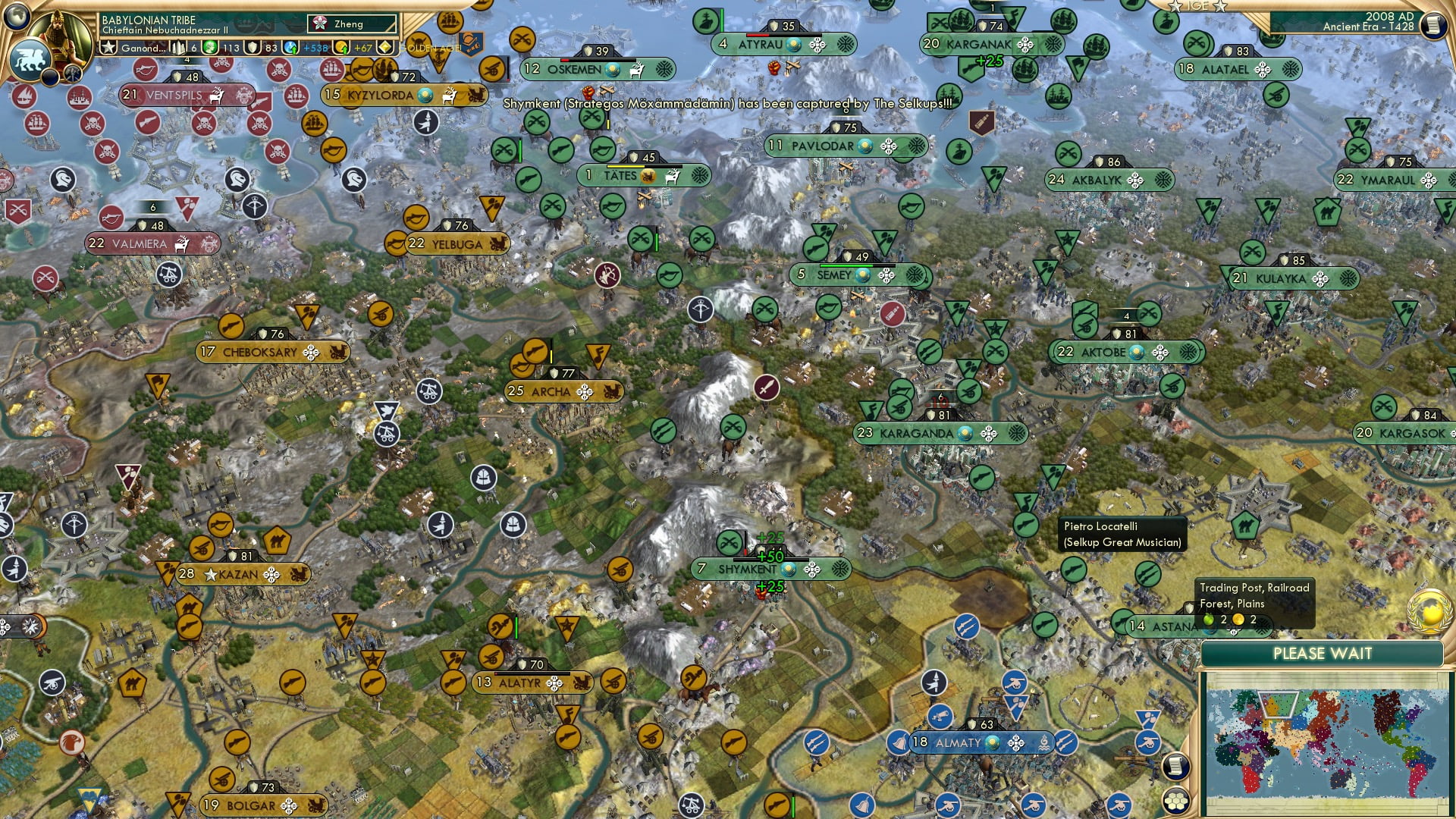Screen dimensions: 1456x819
Task: Toggle the hex grid with the hexagon icon
Action: tap(1176, 802)
